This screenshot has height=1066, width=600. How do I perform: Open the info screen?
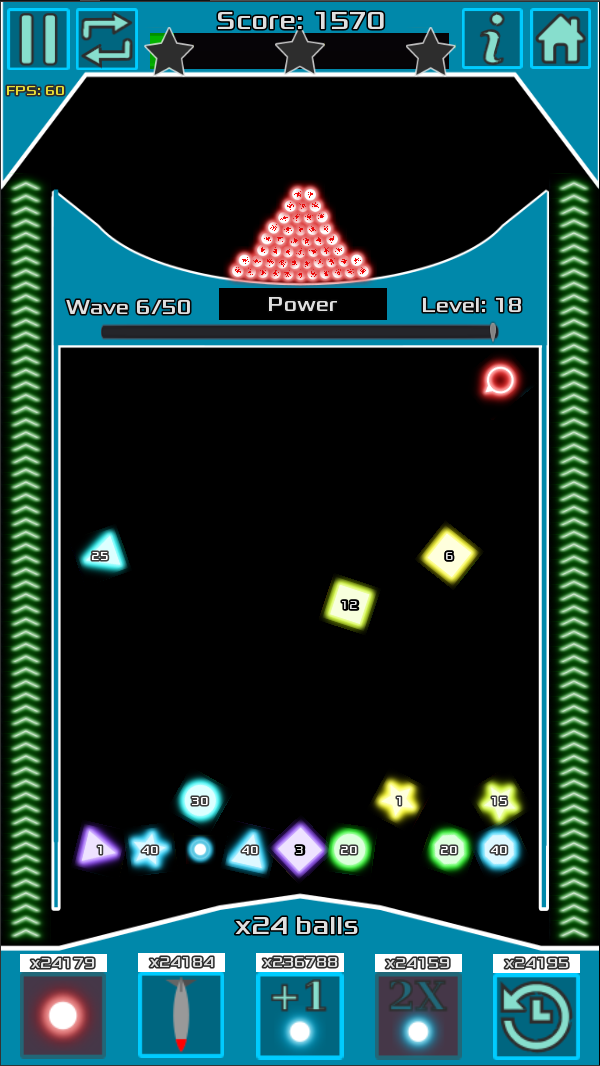(492, 39)
